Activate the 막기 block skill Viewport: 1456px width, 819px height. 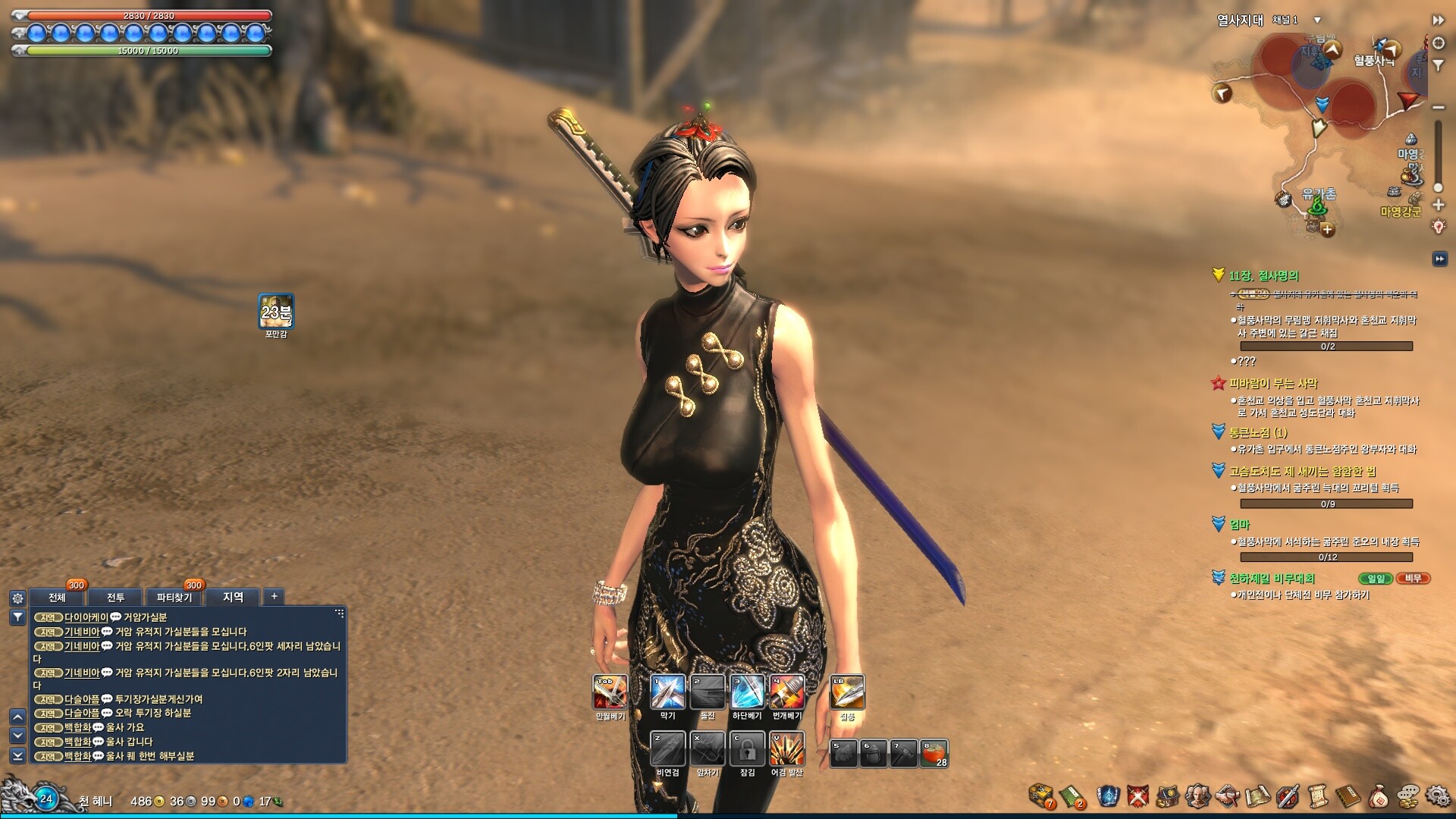point(668,692)
